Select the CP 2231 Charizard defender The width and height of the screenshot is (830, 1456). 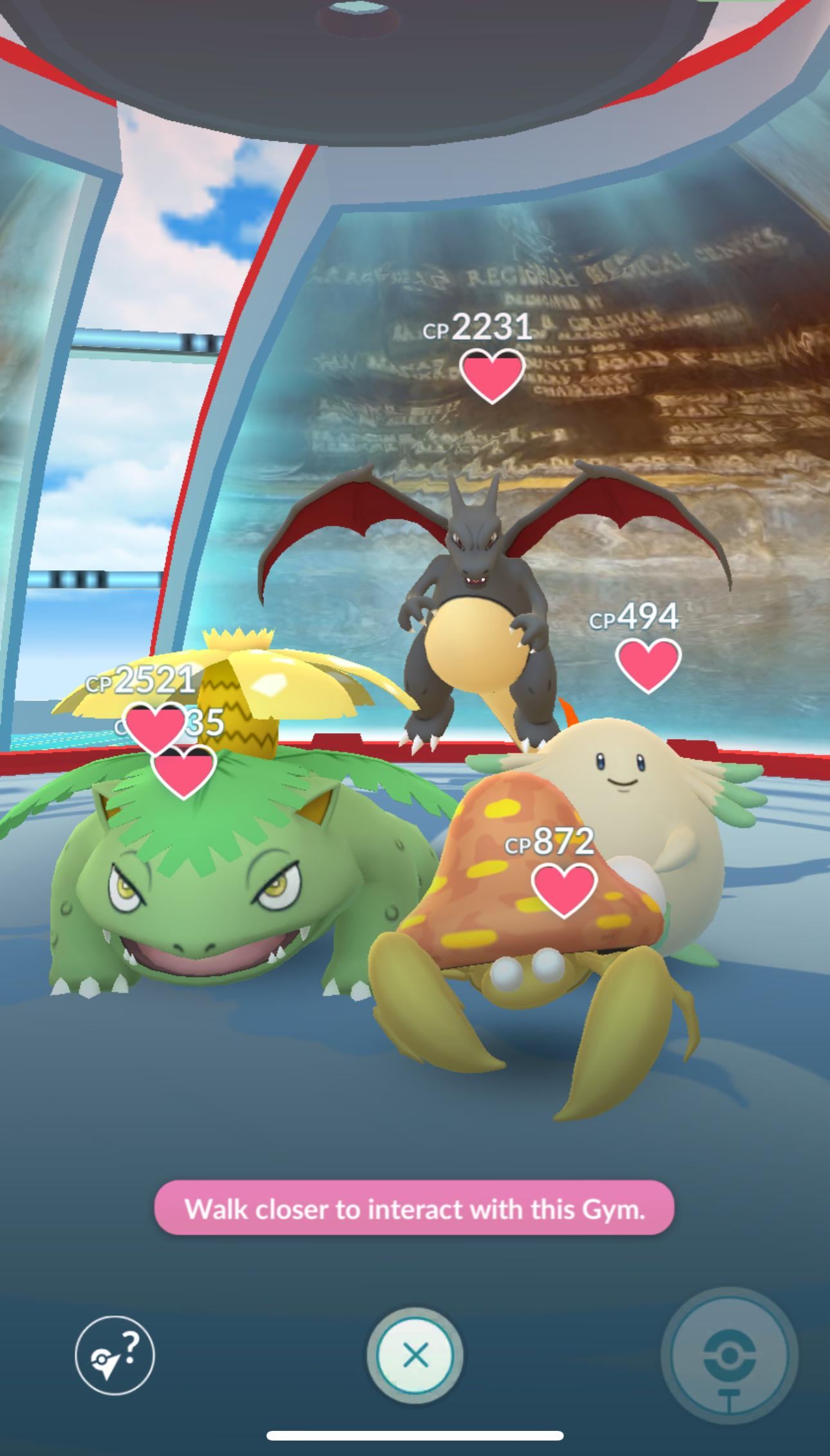pos(475,599)
